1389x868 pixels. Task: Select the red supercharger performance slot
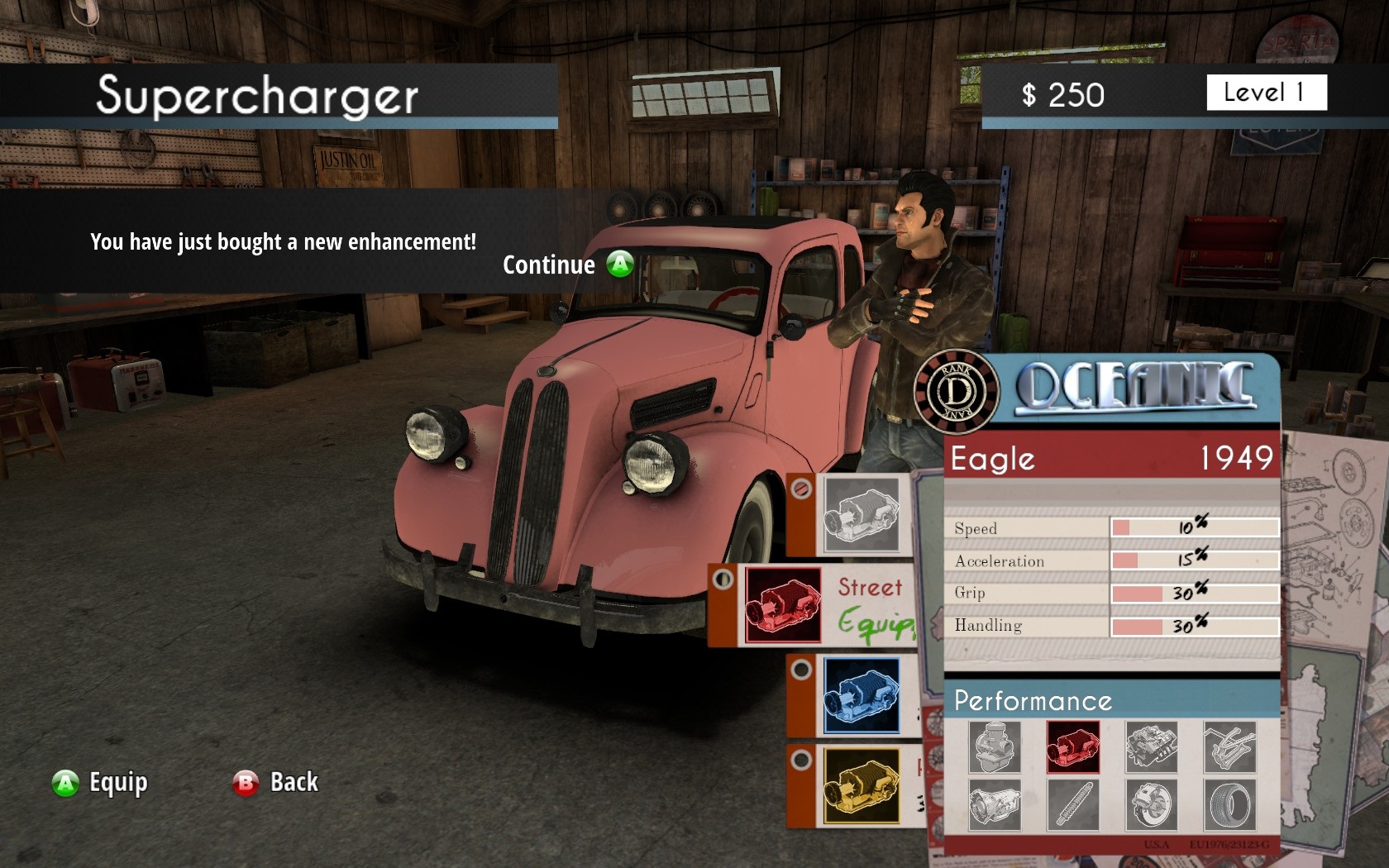point(1072,746)
